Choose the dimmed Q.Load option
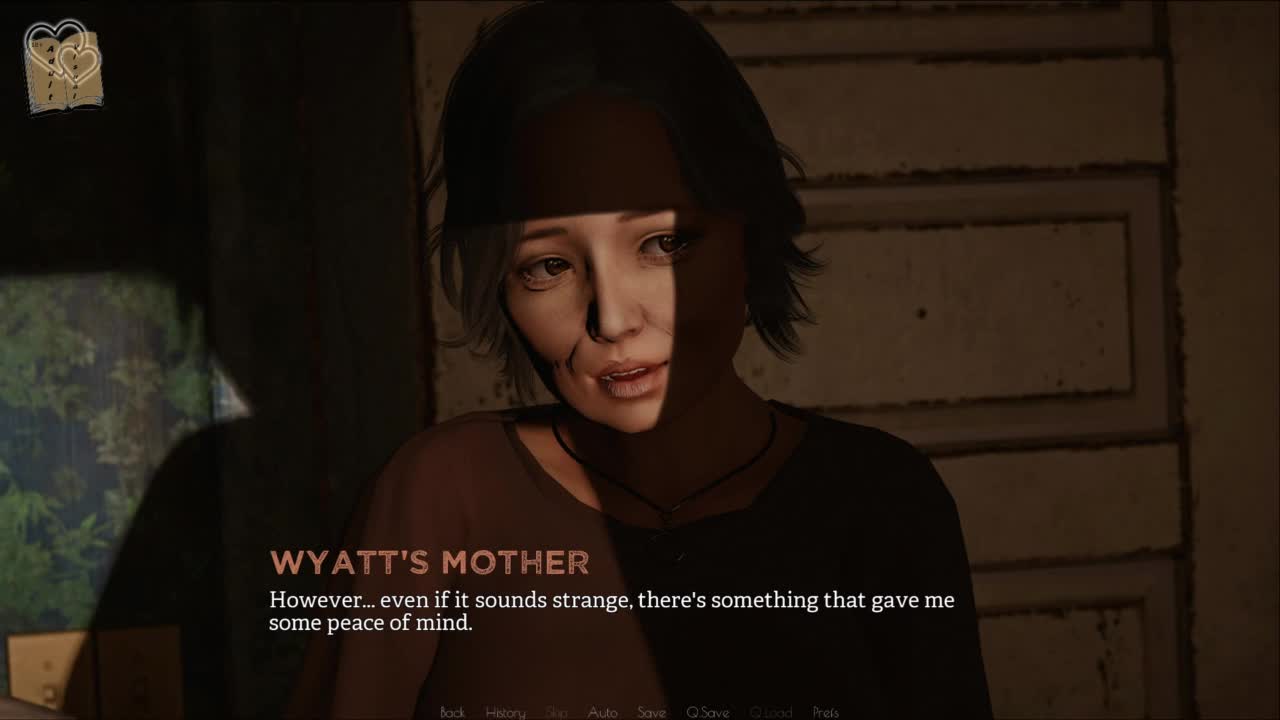Viewport: 1280px width, 720px height. pos(770,712)
